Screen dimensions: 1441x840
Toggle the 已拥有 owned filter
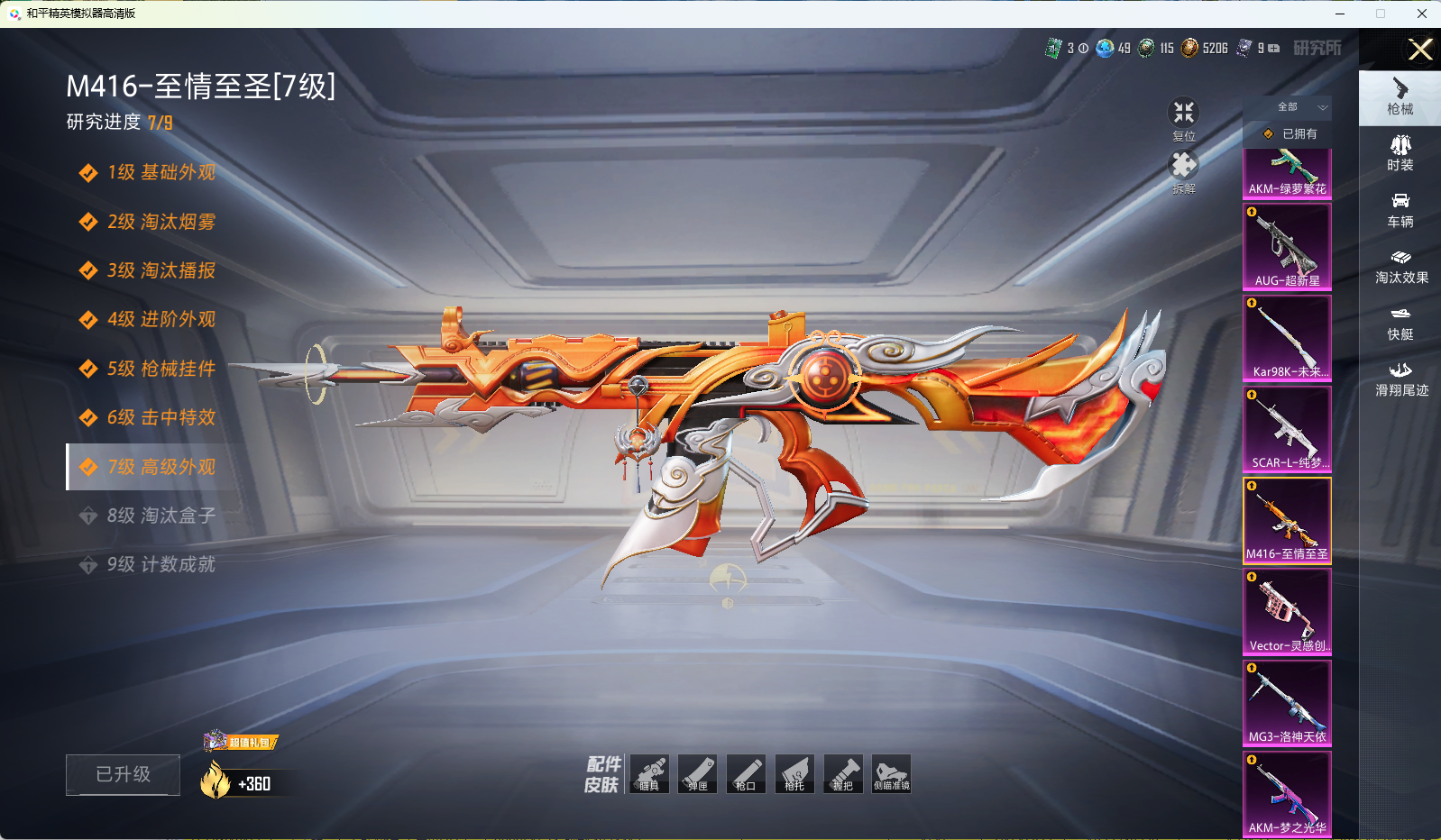point(1290,134)
